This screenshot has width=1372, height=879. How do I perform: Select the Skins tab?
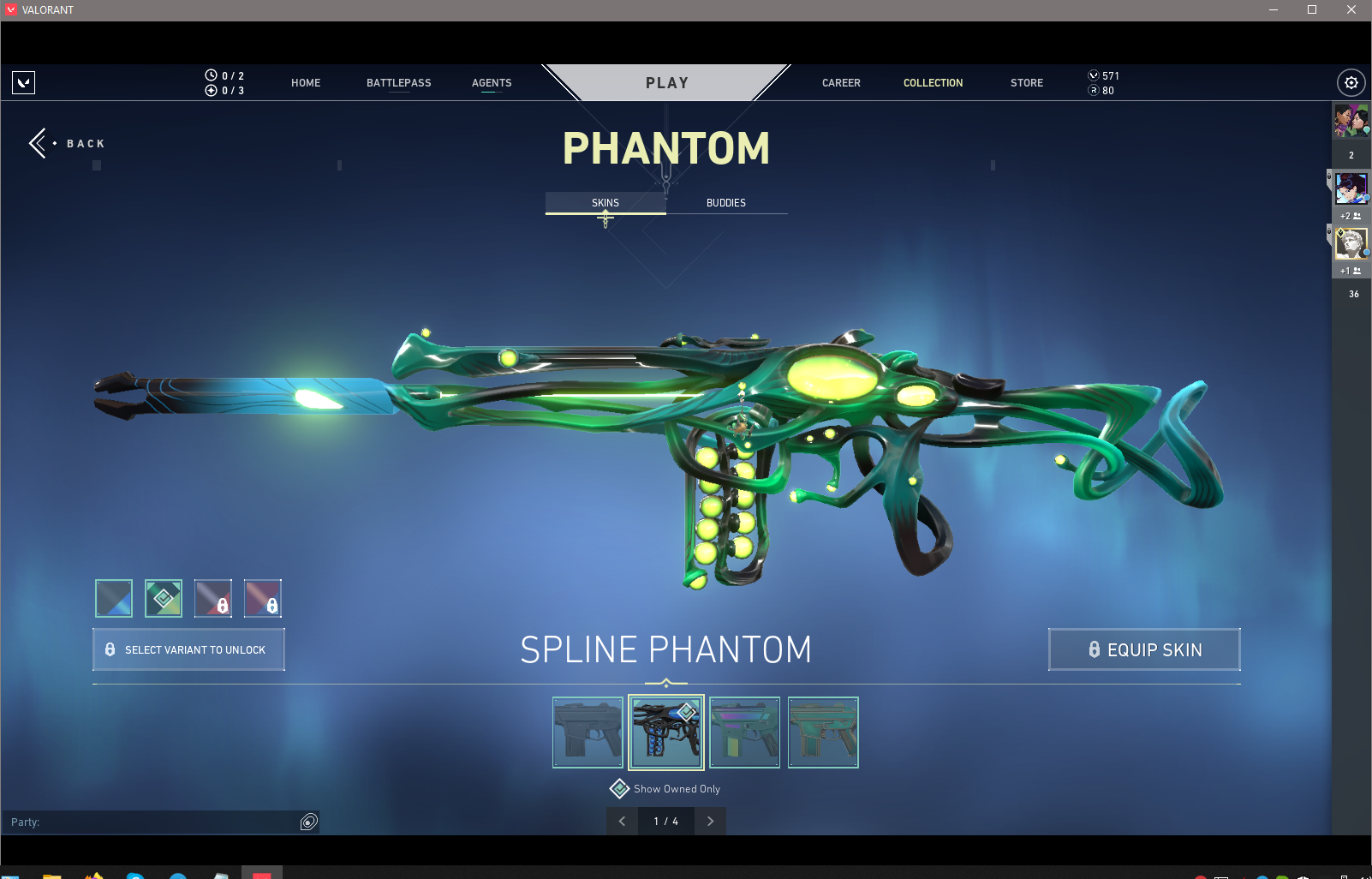click(605, 203)
